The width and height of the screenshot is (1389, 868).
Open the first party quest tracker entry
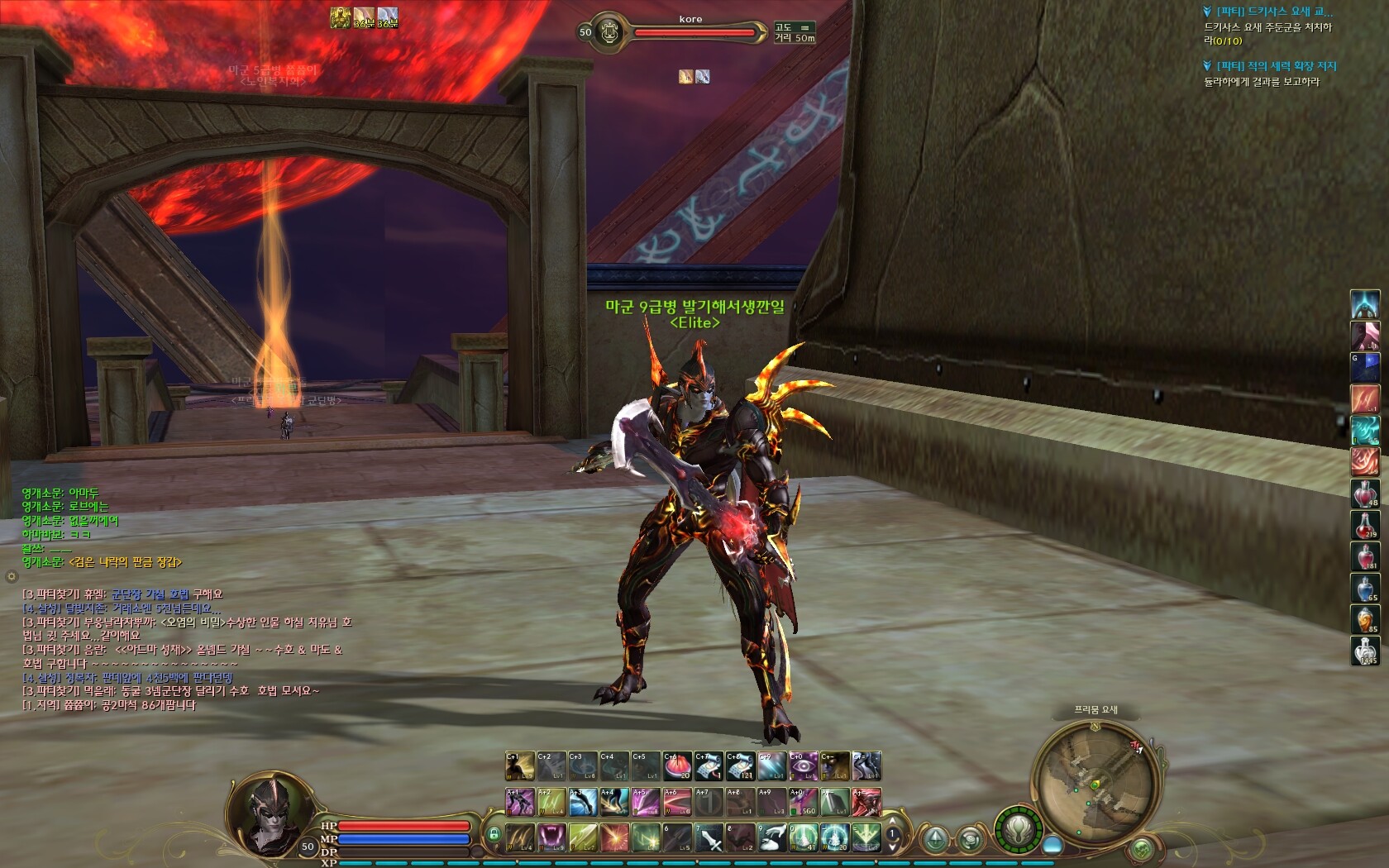pos(1273,12)
